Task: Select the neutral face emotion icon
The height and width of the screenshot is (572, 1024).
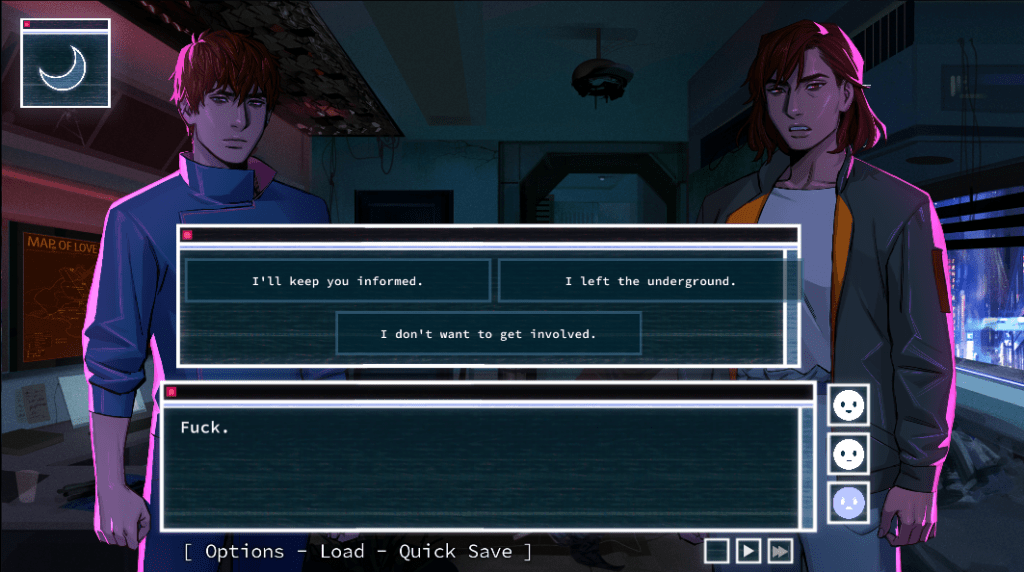Action: click(x=848, y=454)
